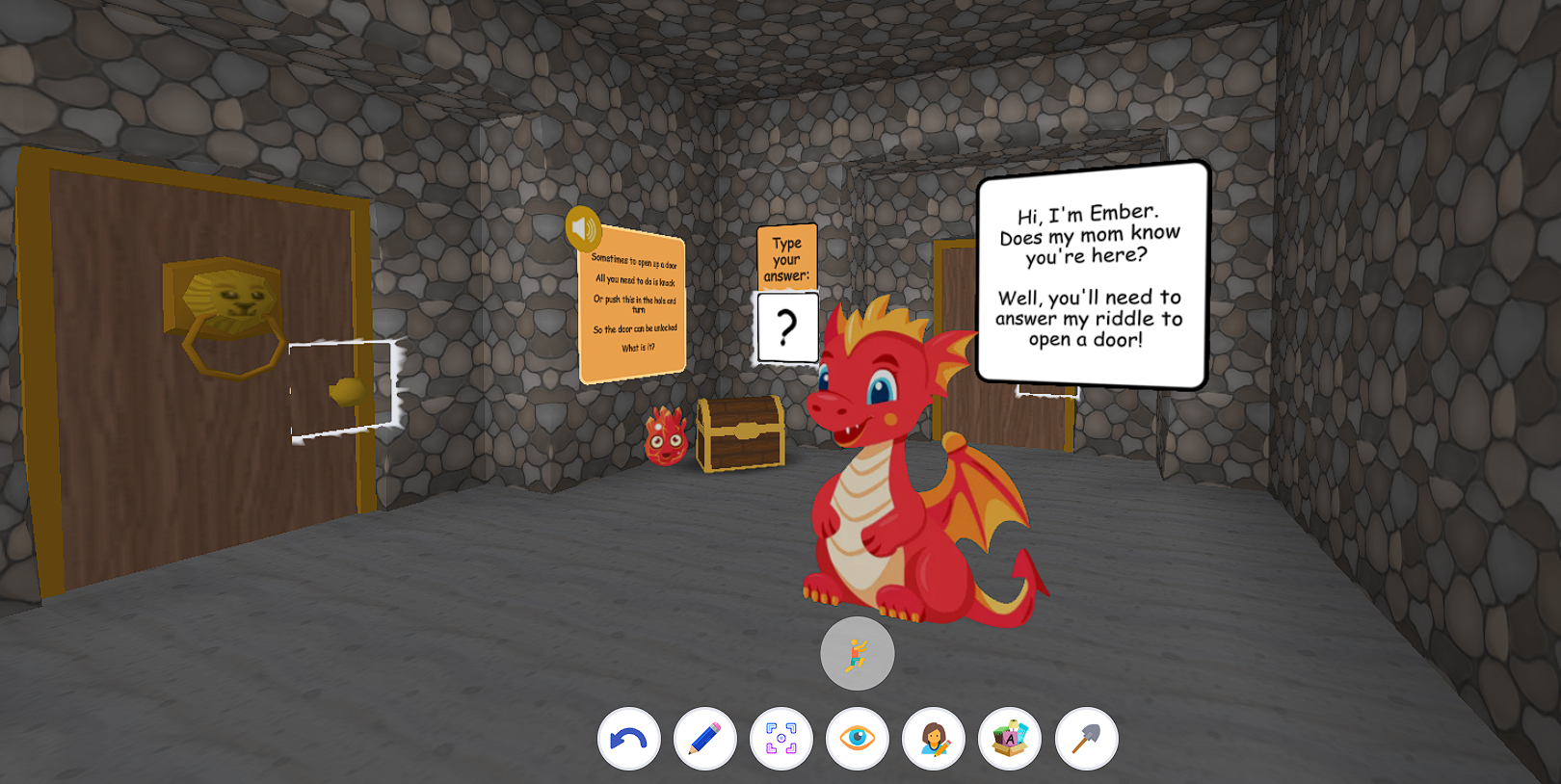This screenshot has height=784, width=1561.
Task: Tap the jumping character movement icon
Action: pyautogui.click(x=858, y=653)
